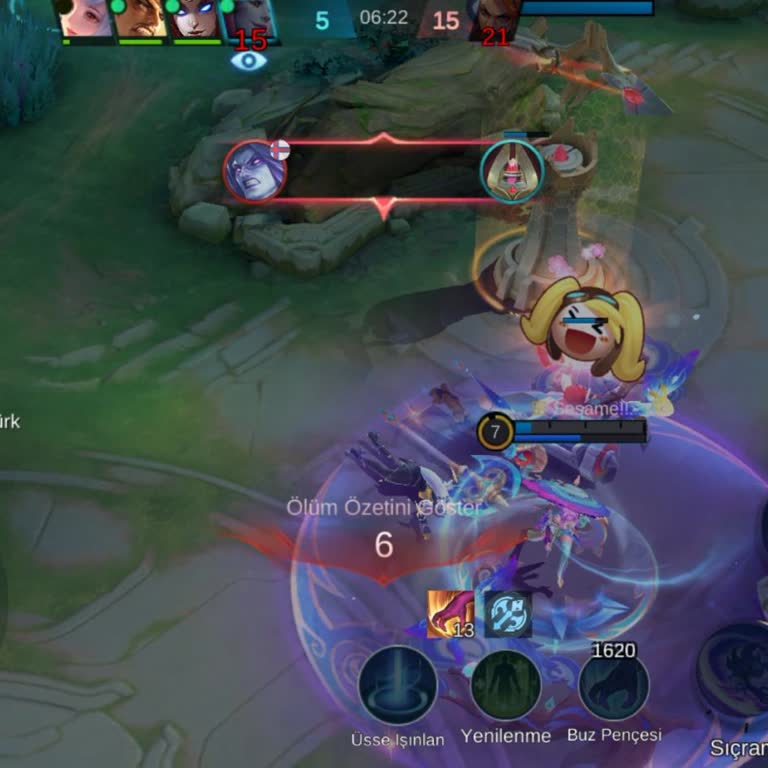Choose the first teammate portrait in the top bar
This screenshot has height=768, width=768.
tap(86, 19)
